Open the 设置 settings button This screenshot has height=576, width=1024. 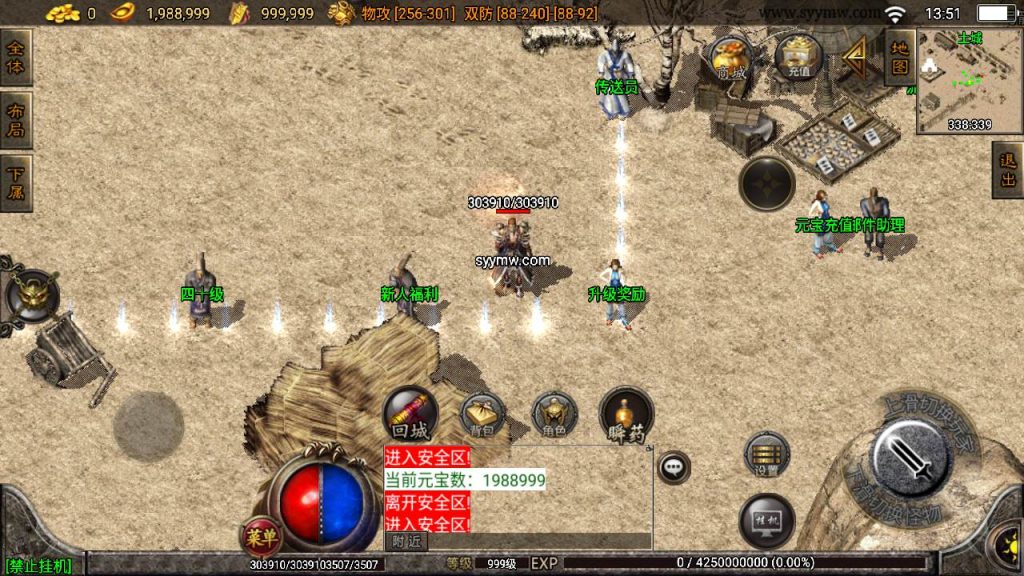tap(767, 455)
